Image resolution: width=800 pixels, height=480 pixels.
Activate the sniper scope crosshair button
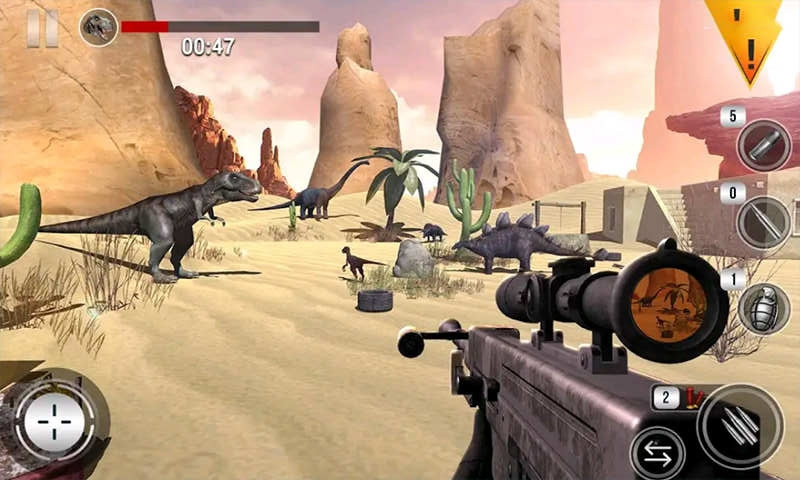(x=56, y=423)
